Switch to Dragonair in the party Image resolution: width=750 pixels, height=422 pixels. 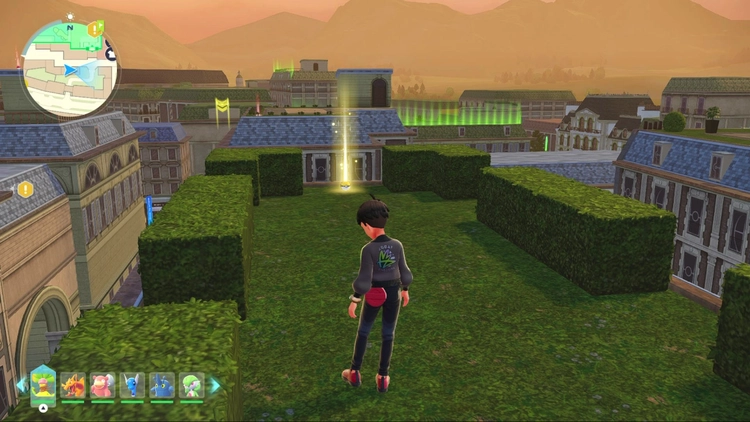(132, 385)
